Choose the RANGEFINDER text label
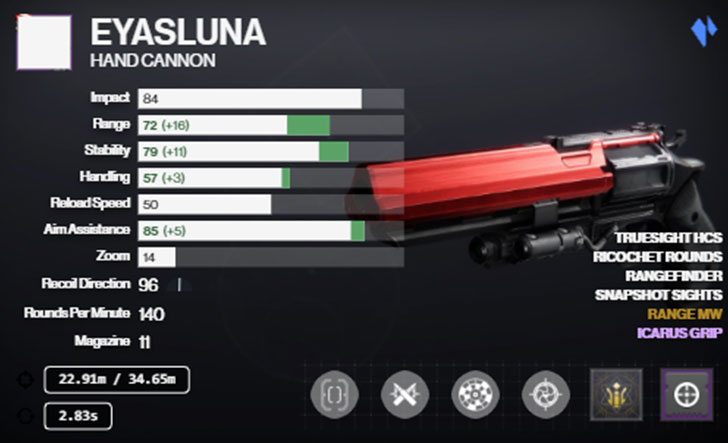 pyautogui.click(x=674, y=276)
